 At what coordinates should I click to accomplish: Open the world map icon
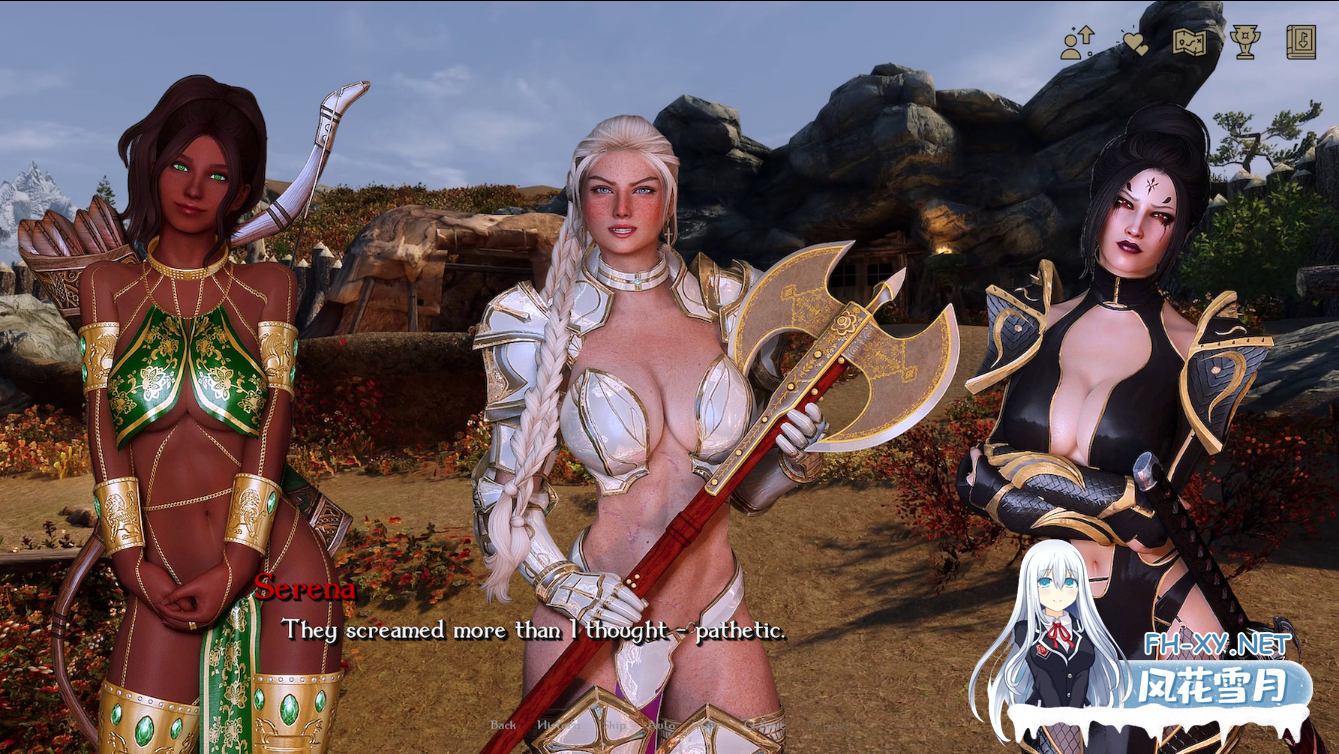[1188, 41]
